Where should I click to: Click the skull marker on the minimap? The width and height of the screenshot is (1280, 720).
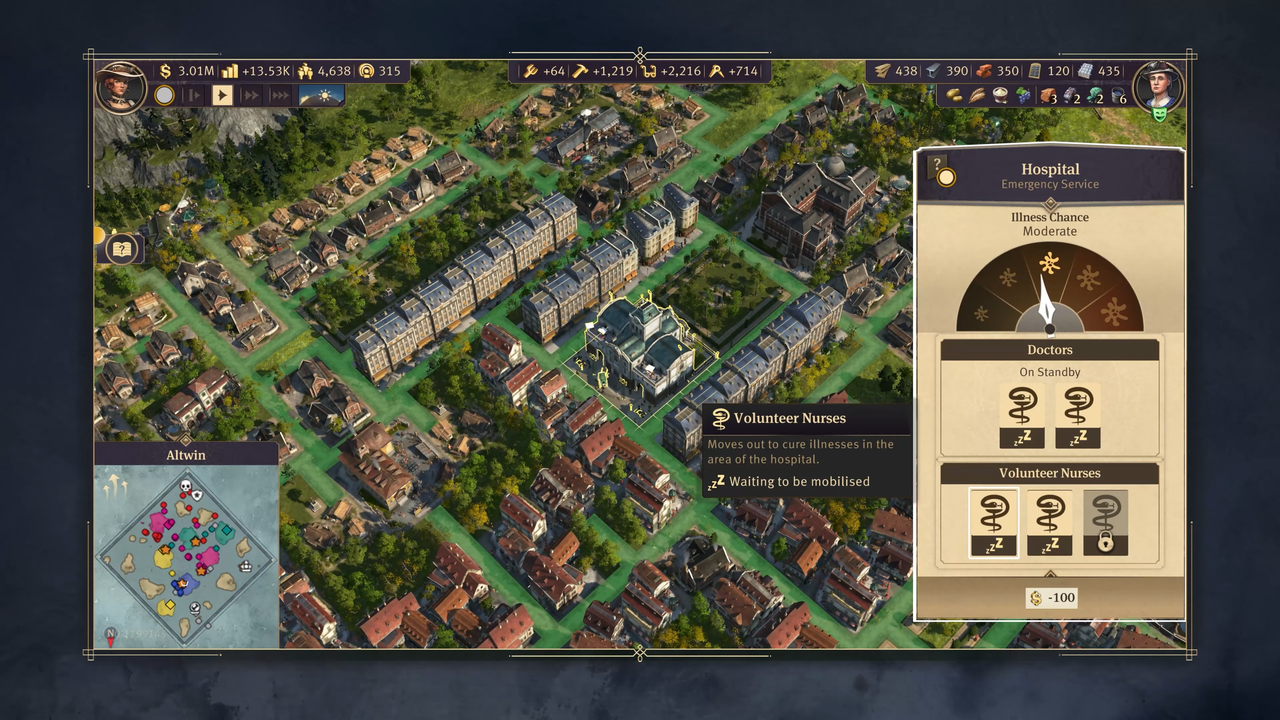click(185, 486)
